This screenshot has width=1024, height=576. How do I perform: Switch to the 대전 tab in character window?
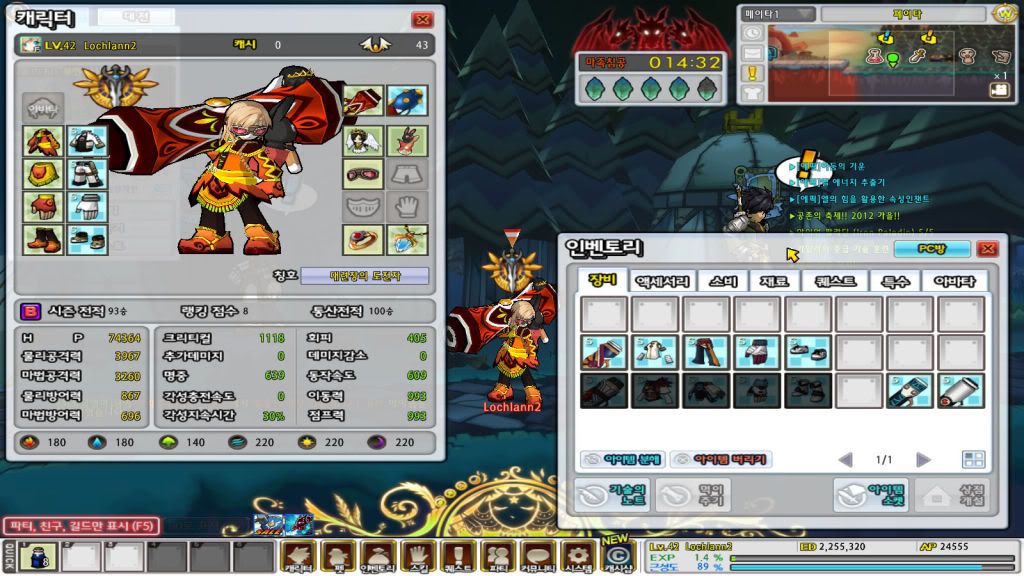[x=135, y=17]
